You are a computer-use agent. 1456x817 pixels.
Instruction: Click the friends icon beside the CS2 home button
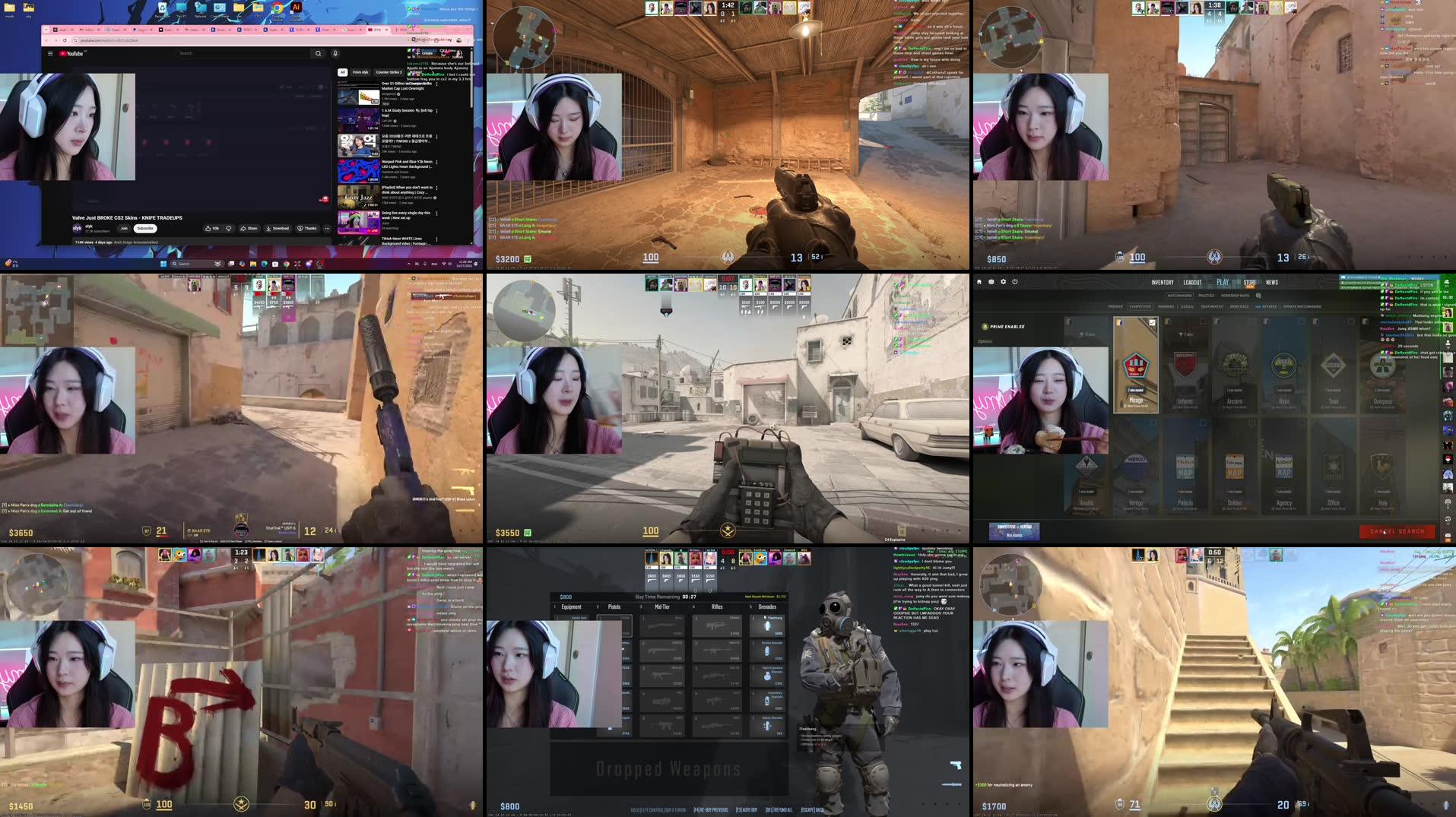tap(991, 282)
